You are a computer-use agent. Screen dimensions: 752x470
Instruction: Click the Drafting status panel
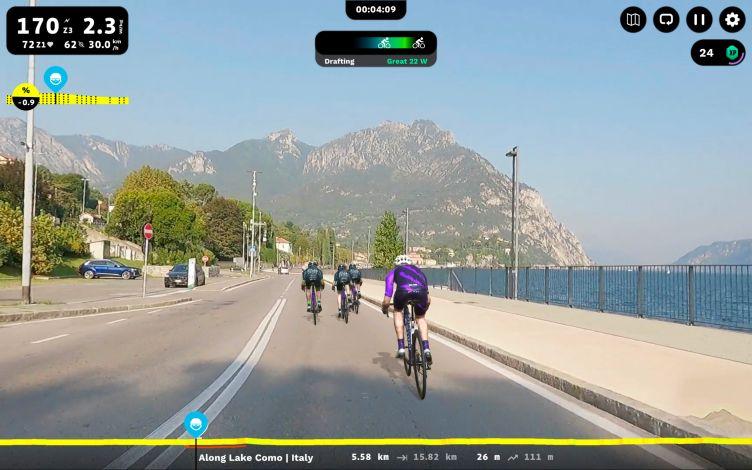375,49
